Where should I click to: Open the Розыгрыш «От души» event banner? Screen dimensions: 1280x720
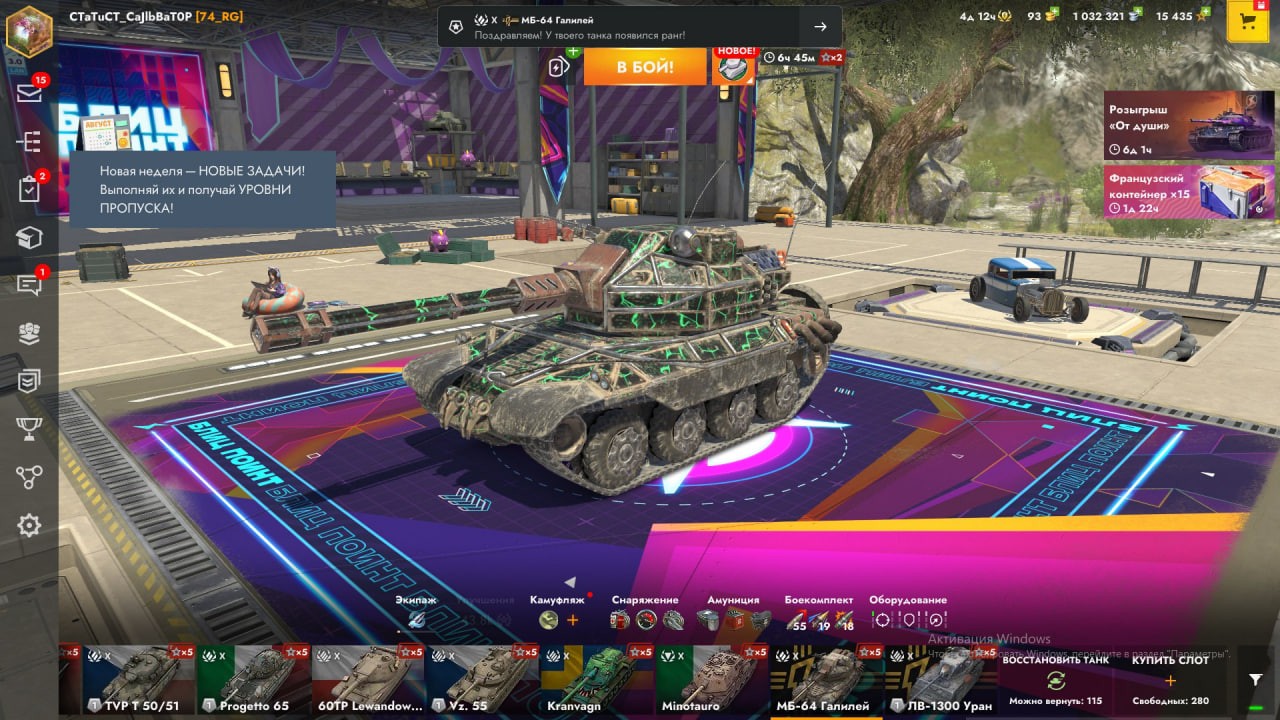point(1189,125)
